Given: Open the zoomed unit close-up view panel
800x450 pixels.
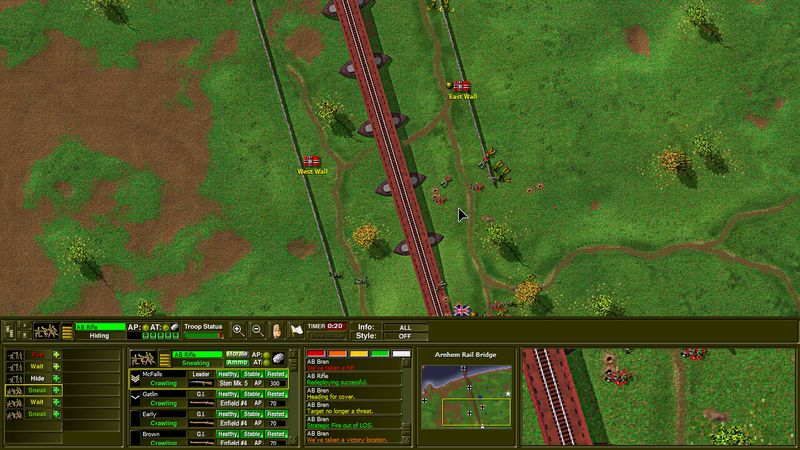Looking at the screenshot, I should [x=658, y=395].
